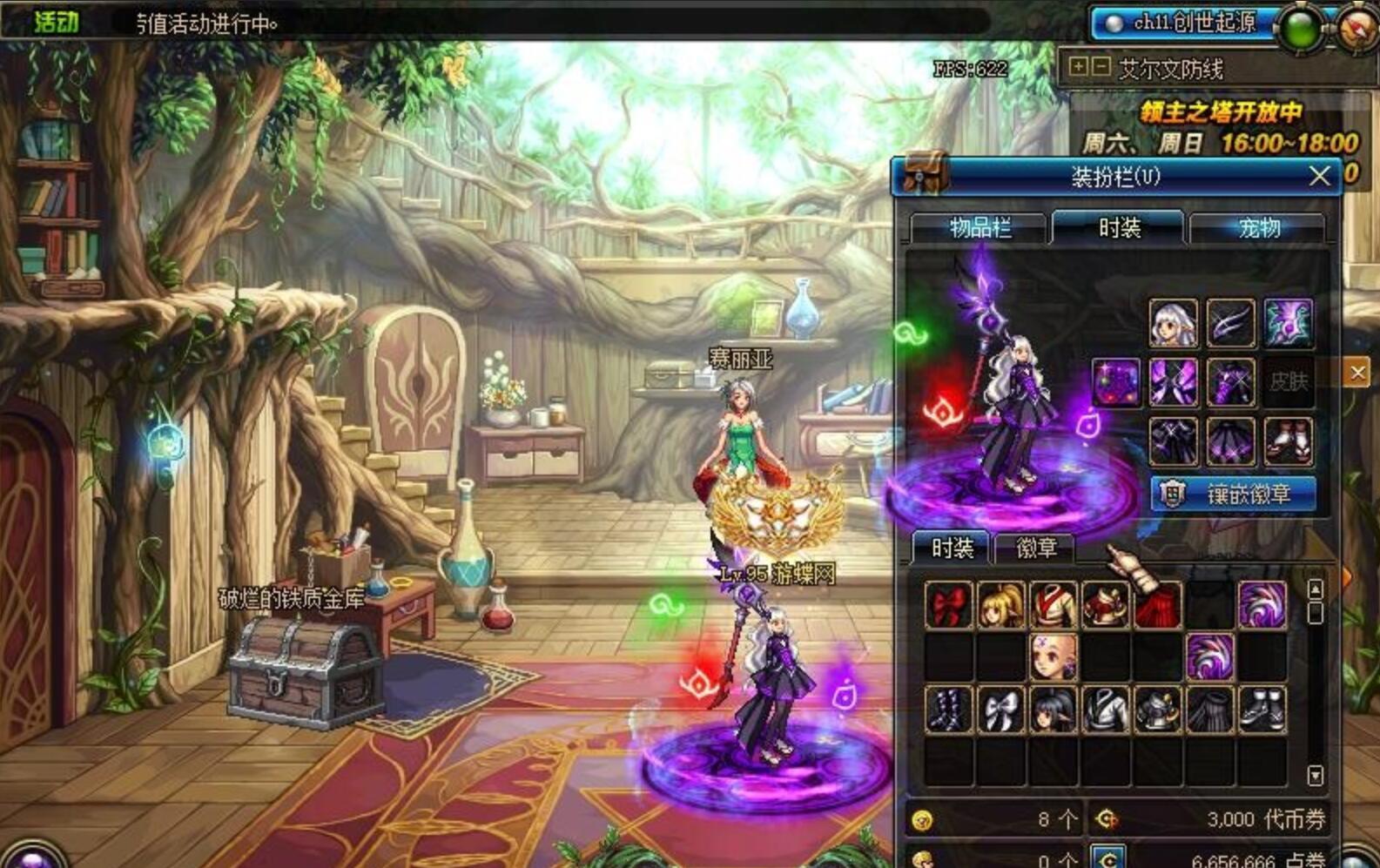Click the 镶嵌徽章 button
Screen dimensions: 1380x868
(1233, 495)
